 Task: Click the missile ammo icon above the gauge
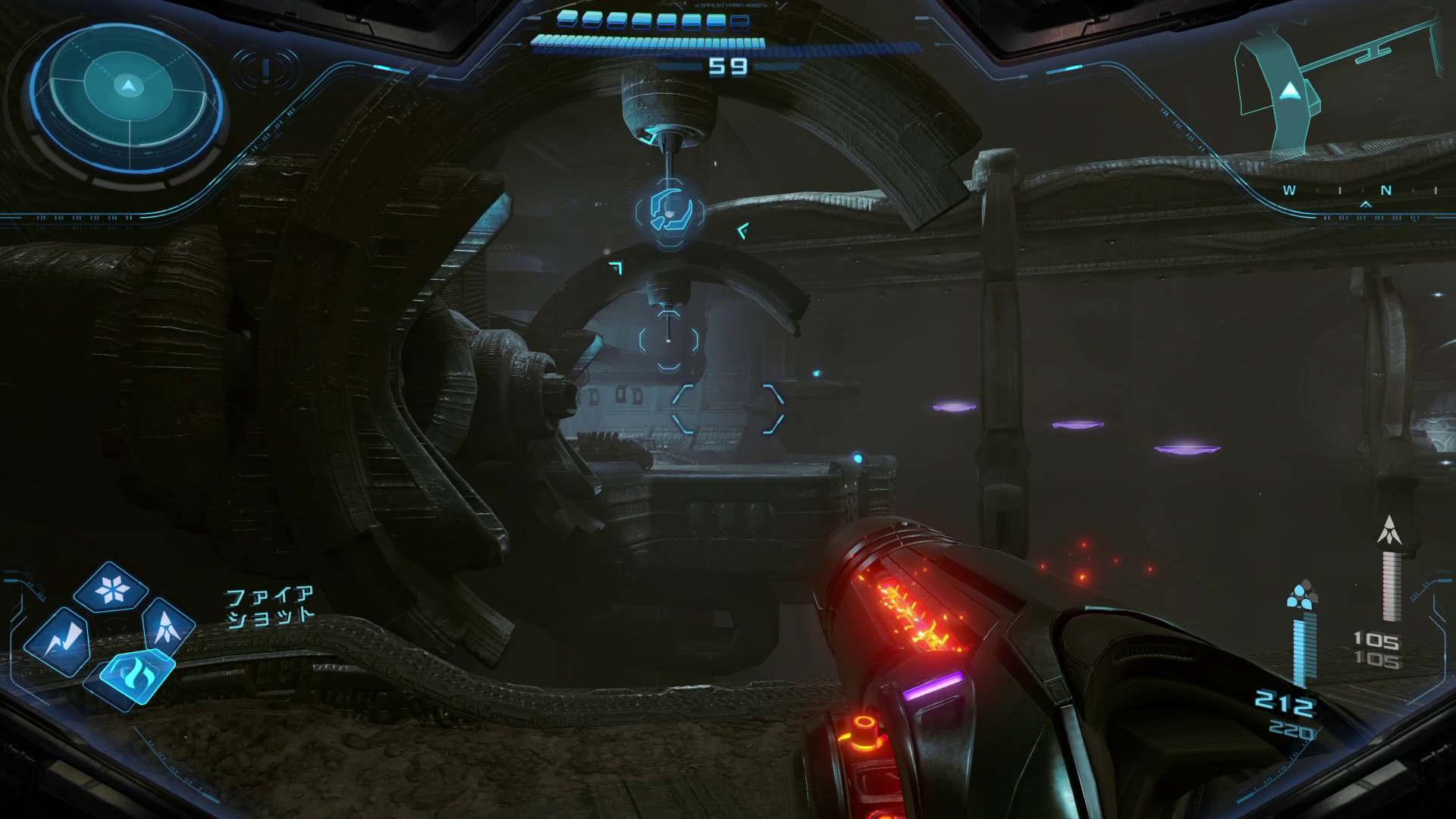[1389, 531]
